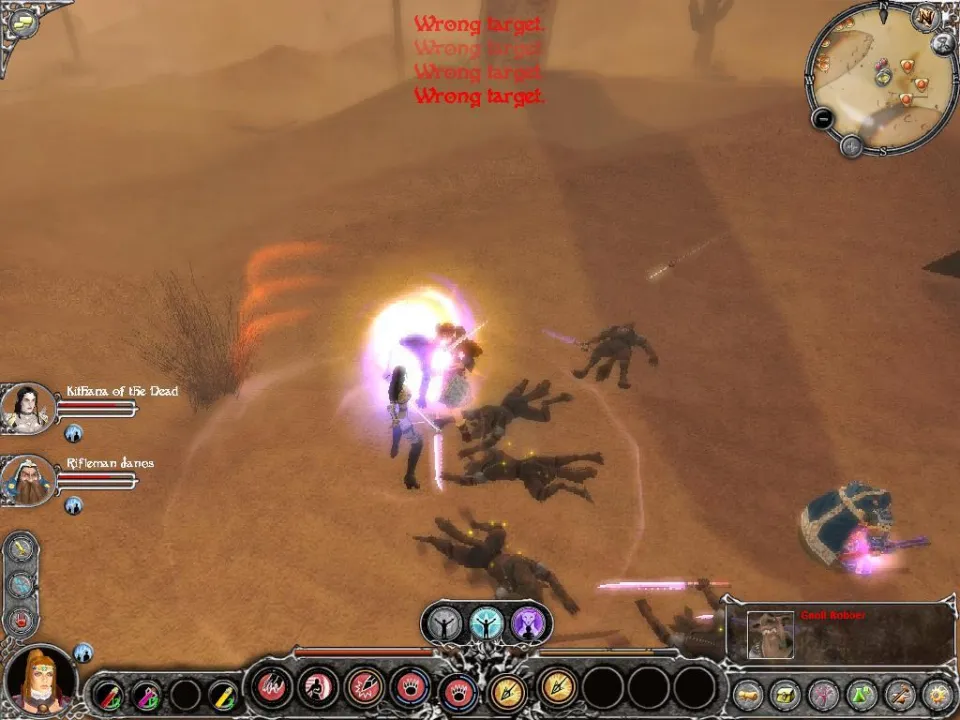Open the treasure chest inventory button
The height and width of the screenshot is (720, 960).
coord(785,692)
